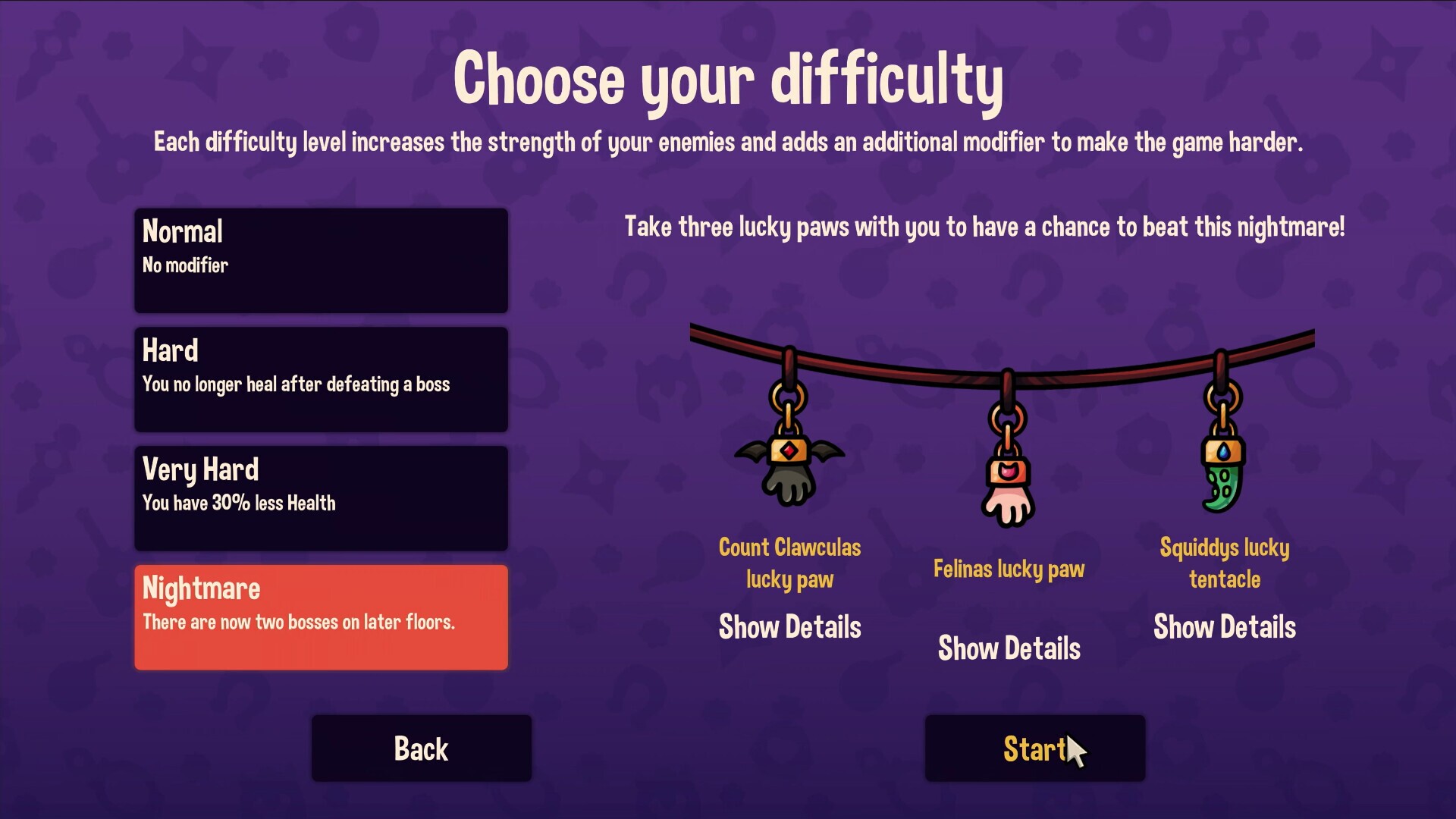Click Start to begin the run
The height and width of the screenshot is (819, 1456).
click(1034, 748)
